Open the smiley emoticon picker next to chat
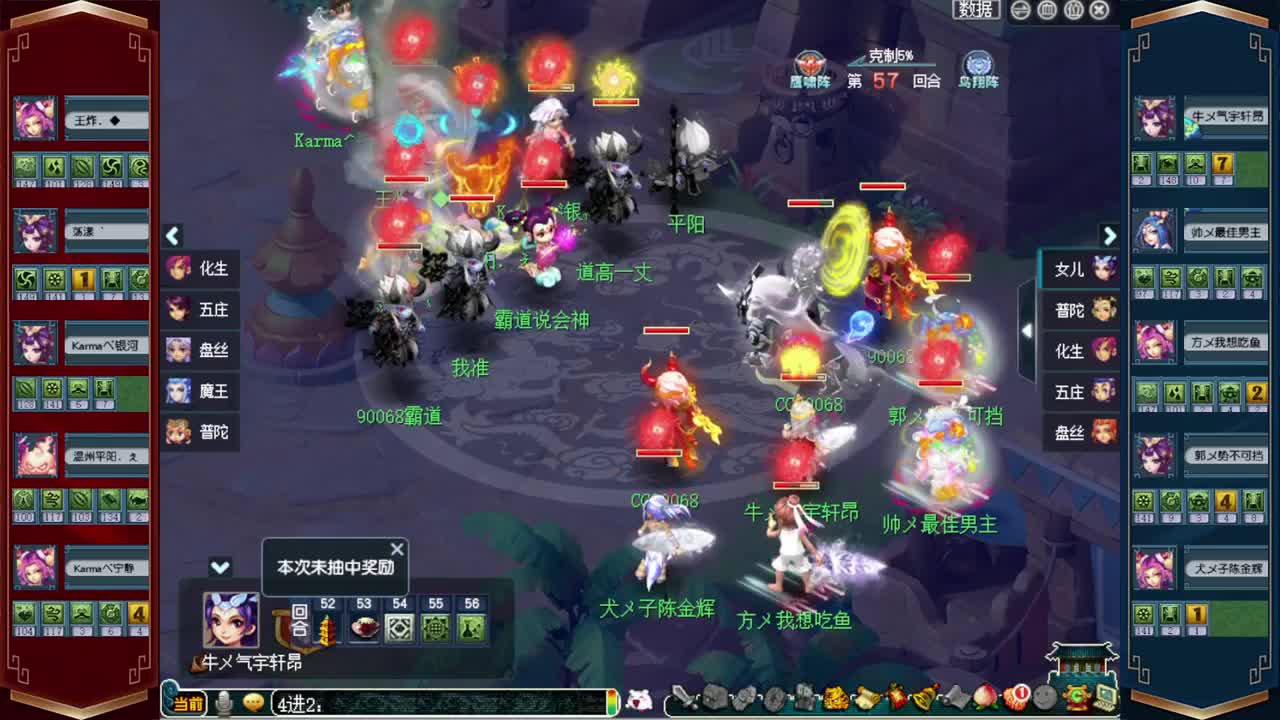The height and width of the screenshot is (720, 1280). 252,702
